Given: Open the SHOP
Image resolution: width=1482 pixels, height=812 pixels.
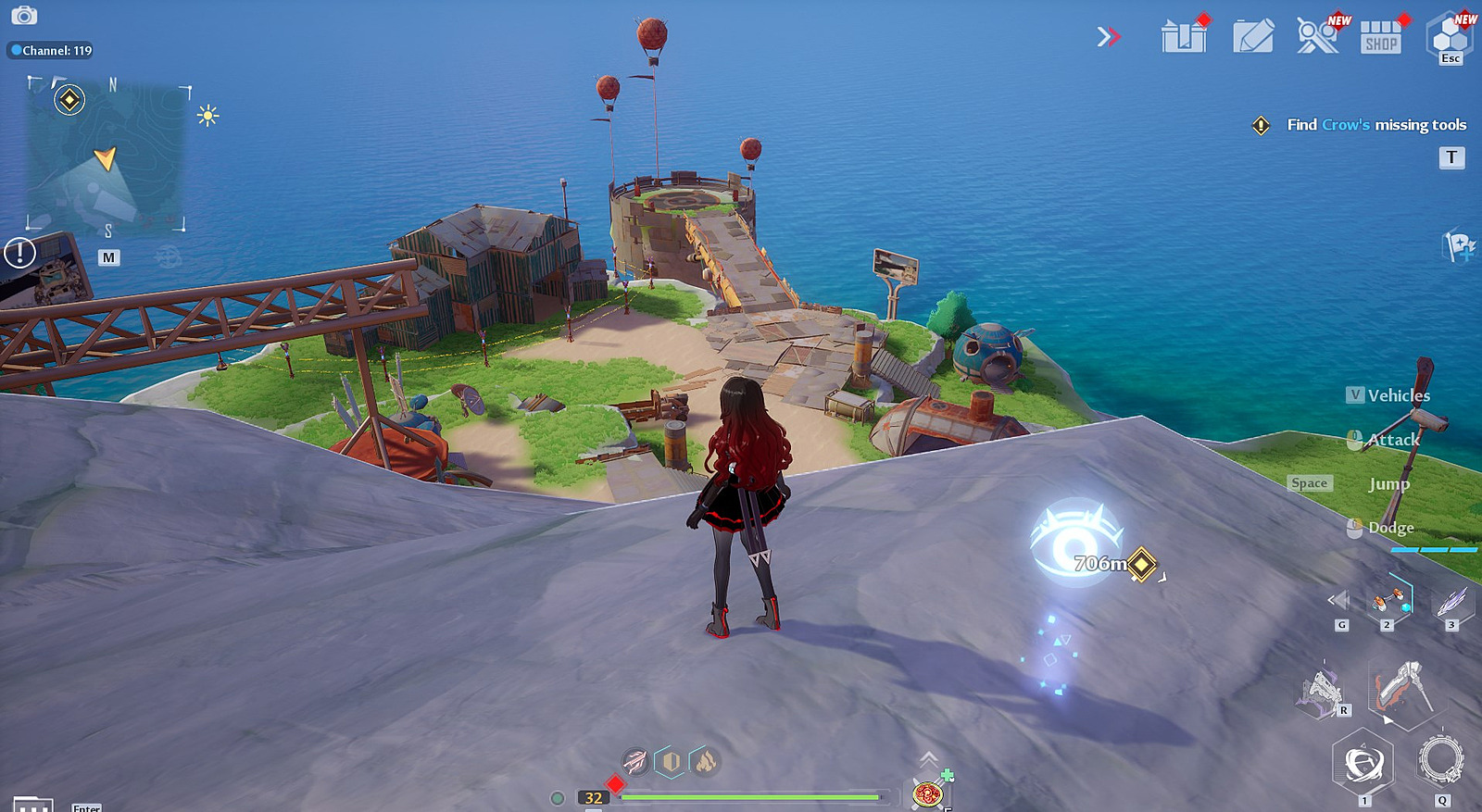Looking at the screenshot, I should pos(1380,38).
